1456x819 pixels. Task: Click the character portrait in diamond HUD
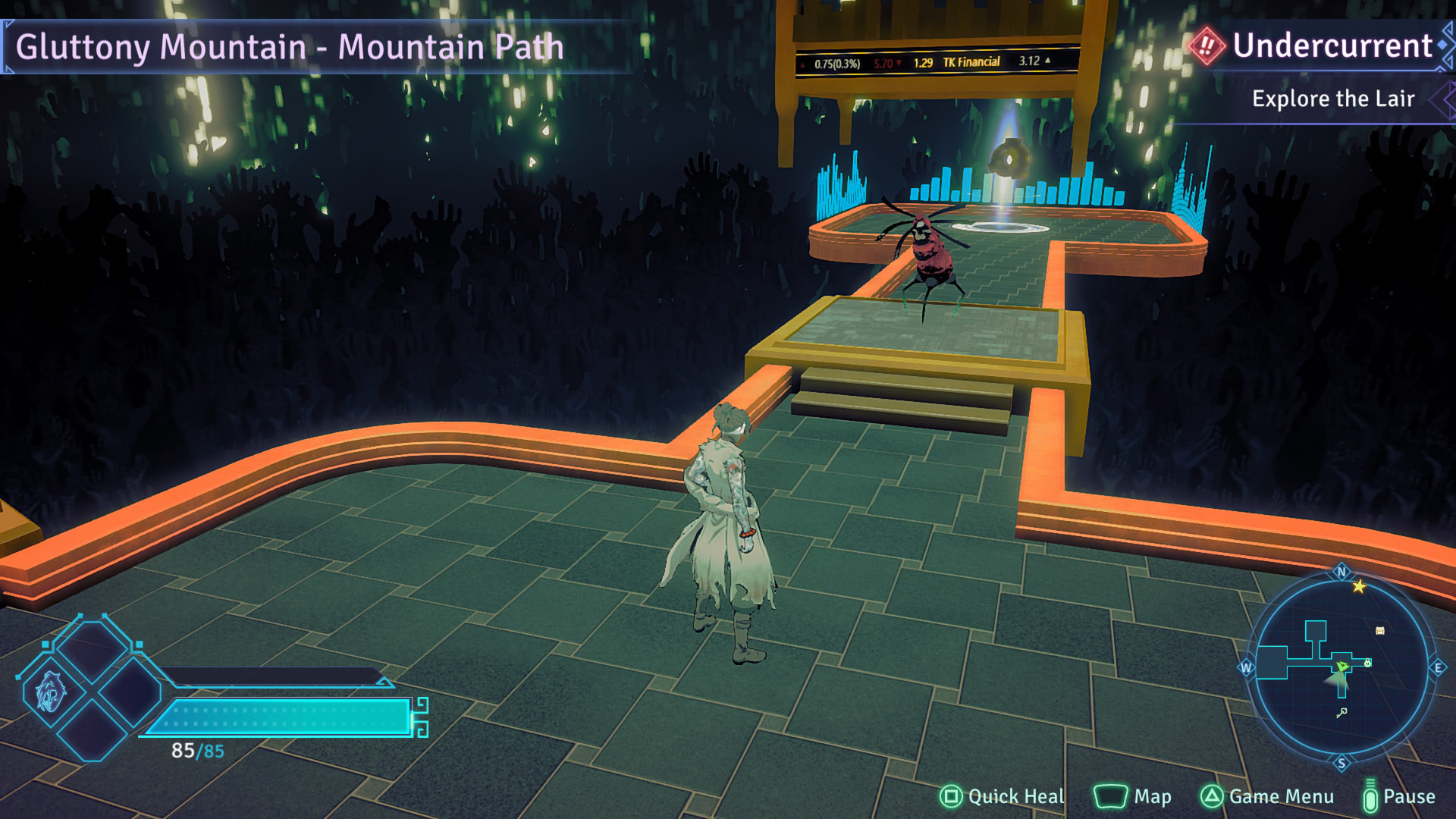(51, 691)
